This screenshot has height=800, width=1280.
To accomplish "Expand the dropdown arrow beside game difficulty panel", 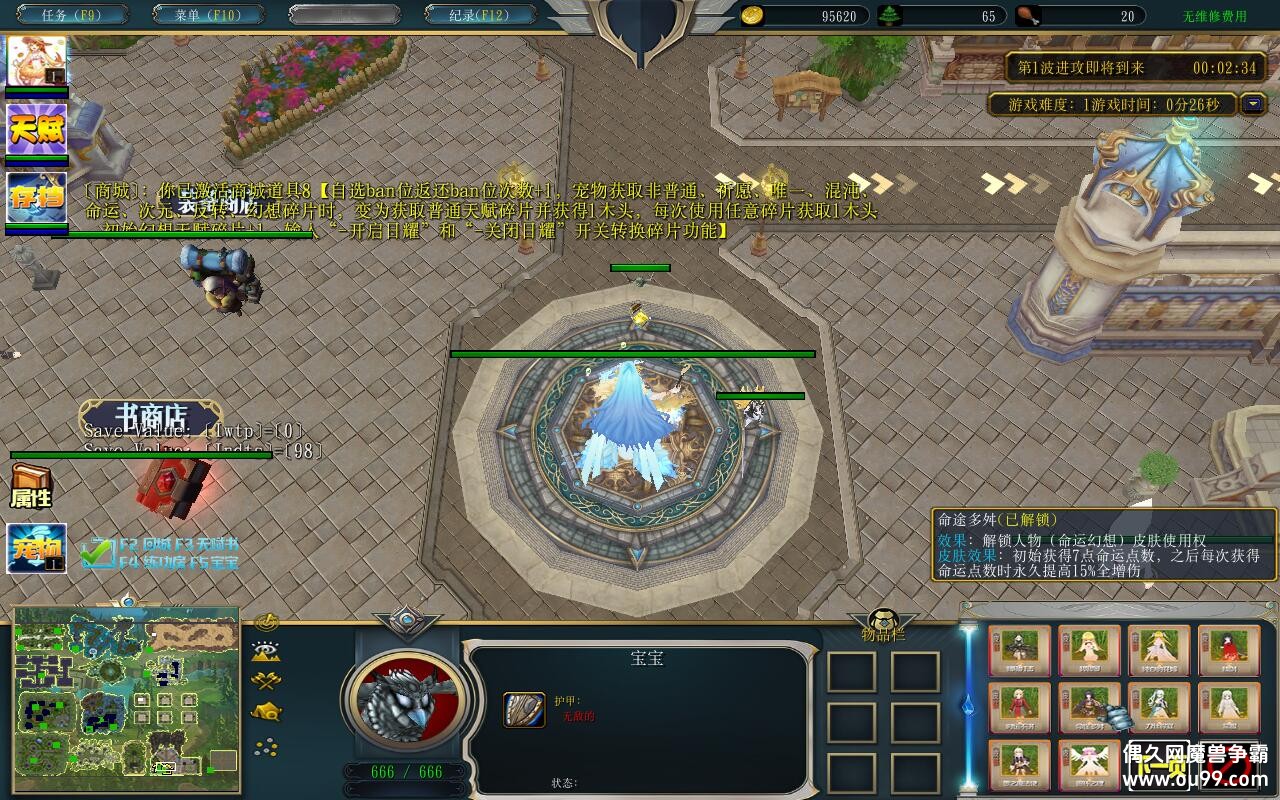I will click(x=1253, y=104).
